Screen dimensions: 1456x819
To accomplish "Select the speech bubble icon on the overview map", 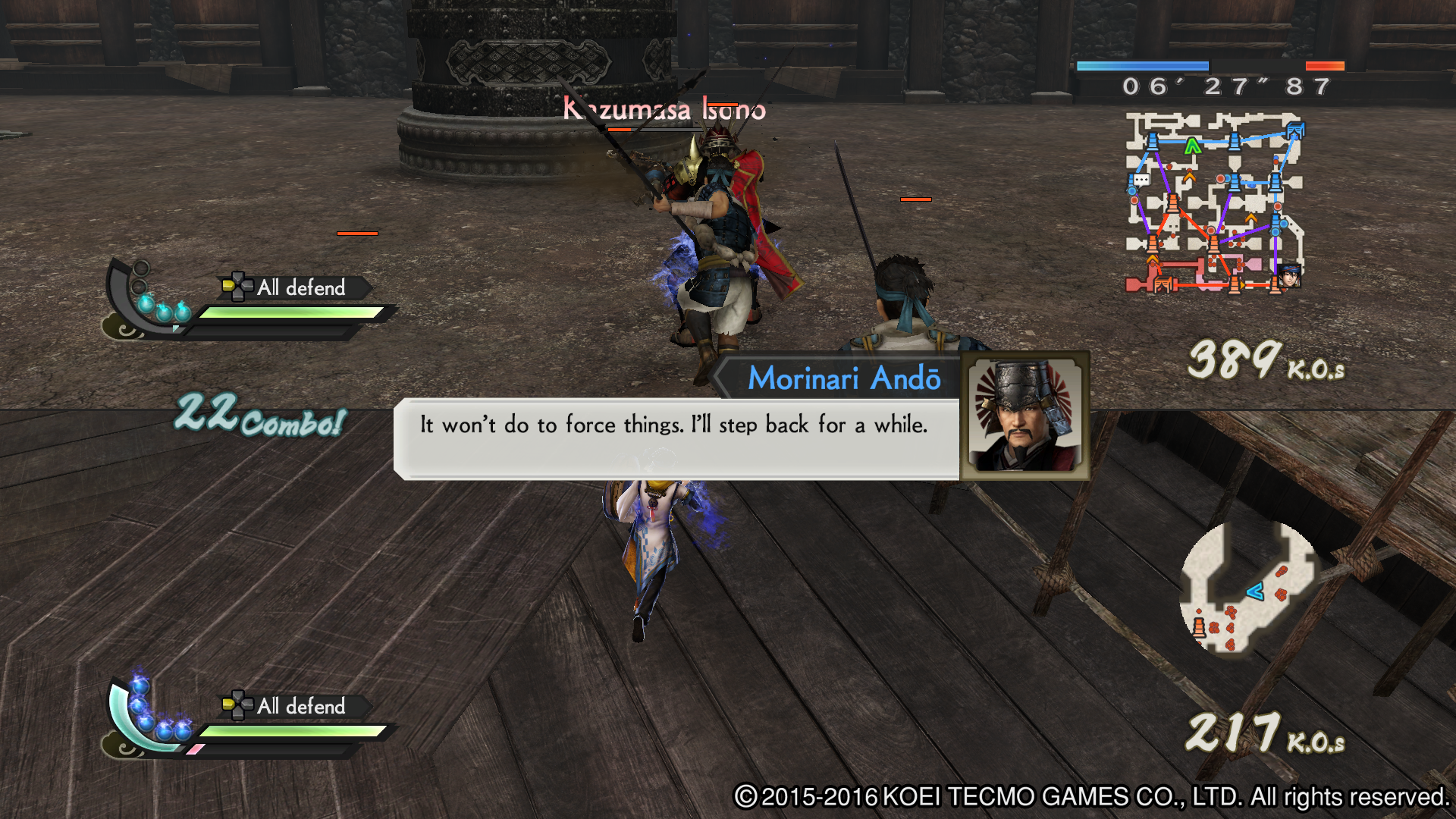I will tap(1141, 179).
